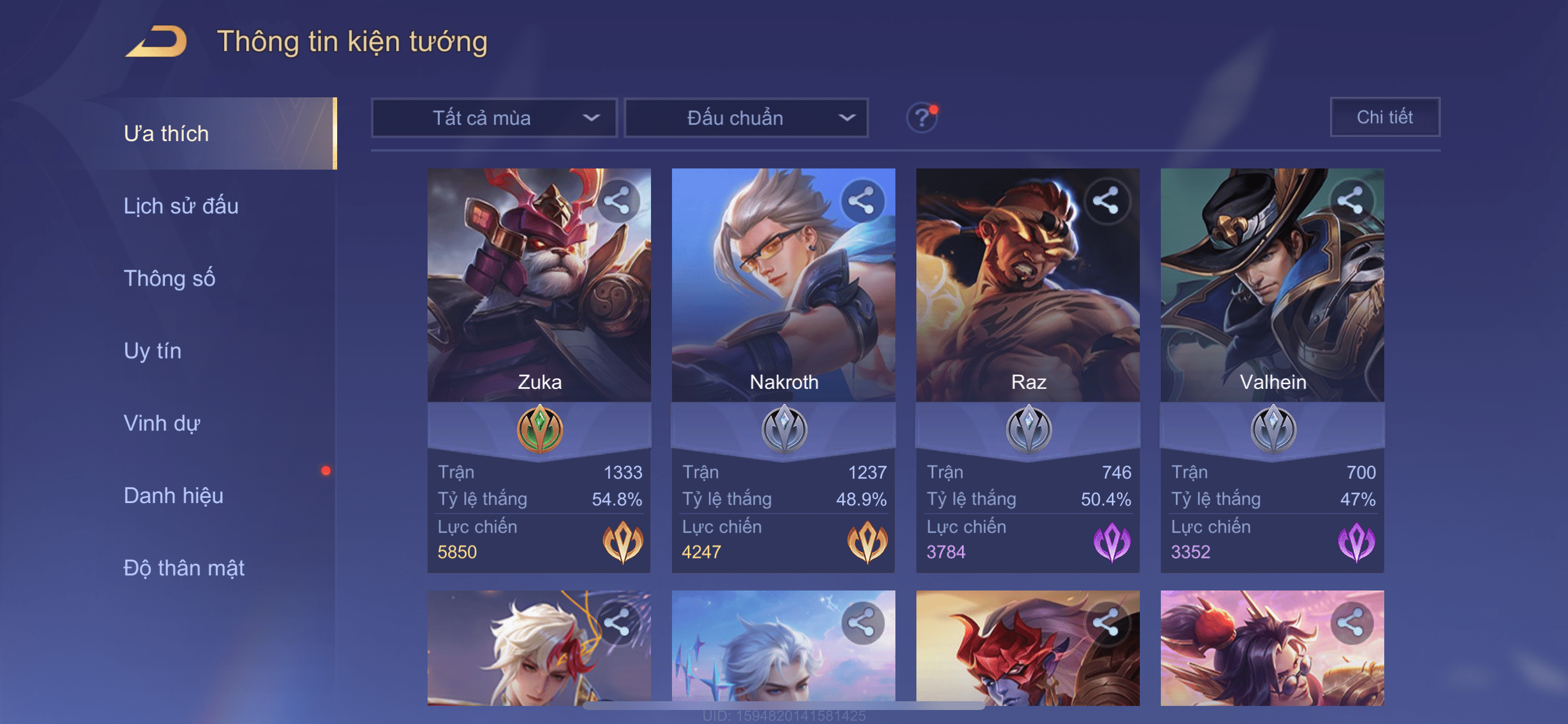1568x724 pixels.
Task: Select the Zuka hero card
Action: [x=538, y=304]
